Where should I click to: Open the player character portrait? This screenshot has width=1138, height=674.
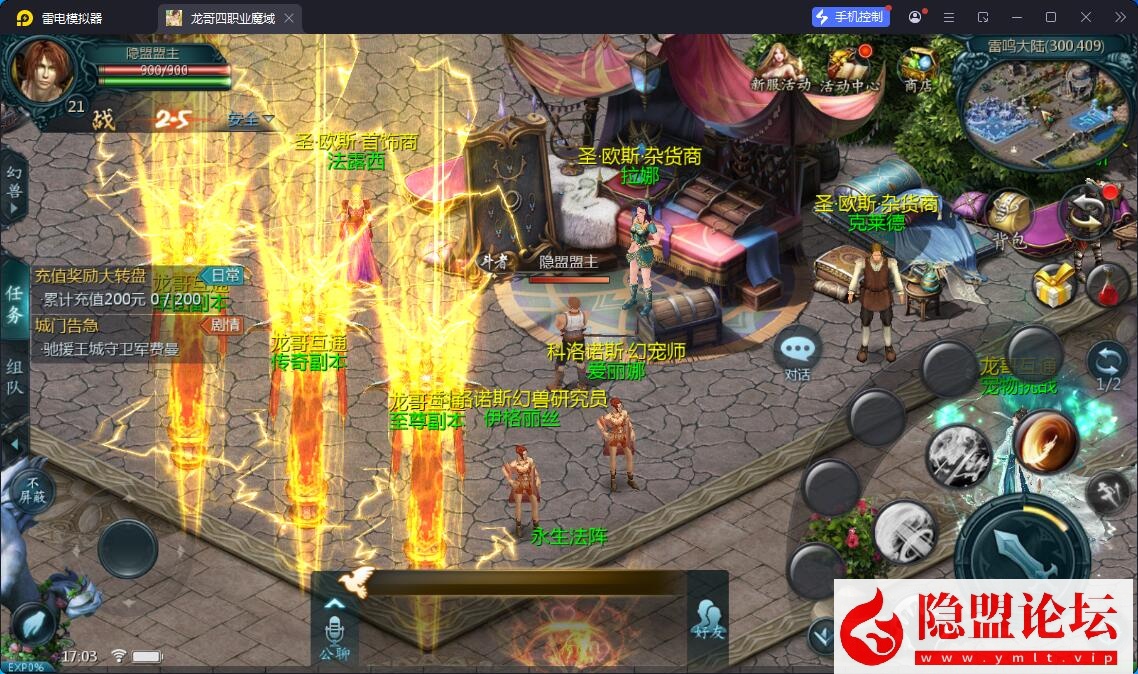tap(44, 70)
